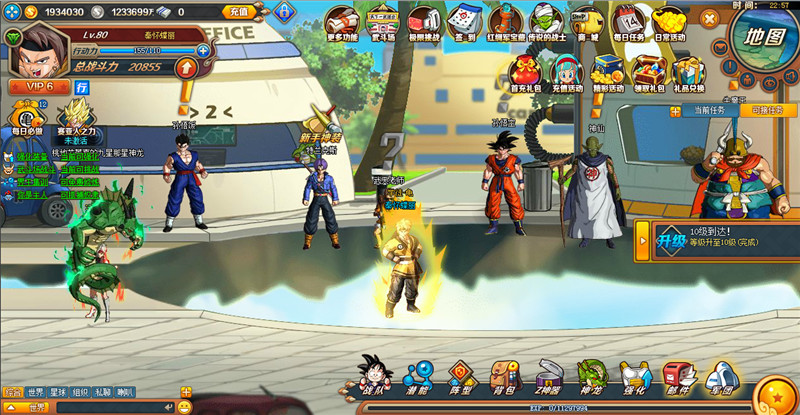Open the 战队 team menu

(378, 376)
